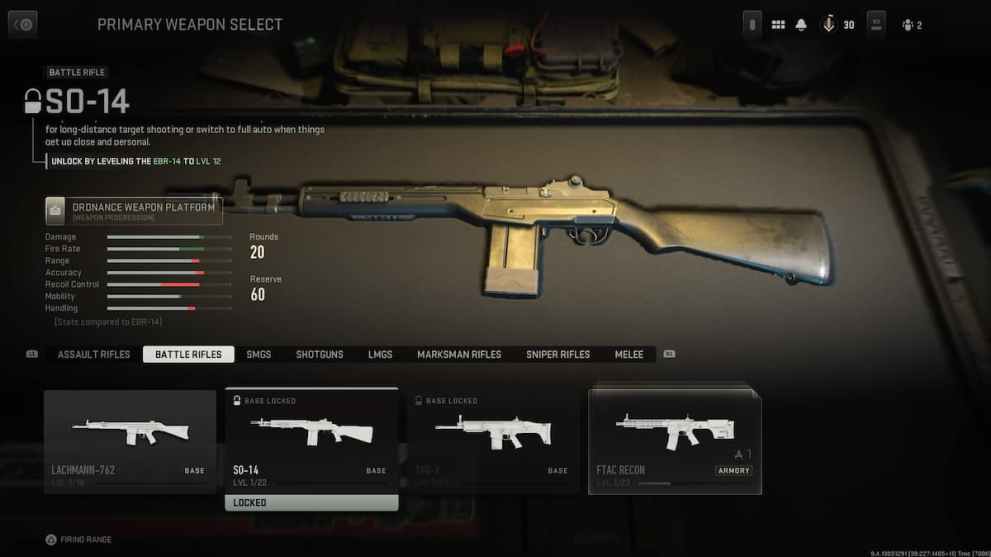
Task: Switch to the Assault Rifles tab
Action: 94,354
